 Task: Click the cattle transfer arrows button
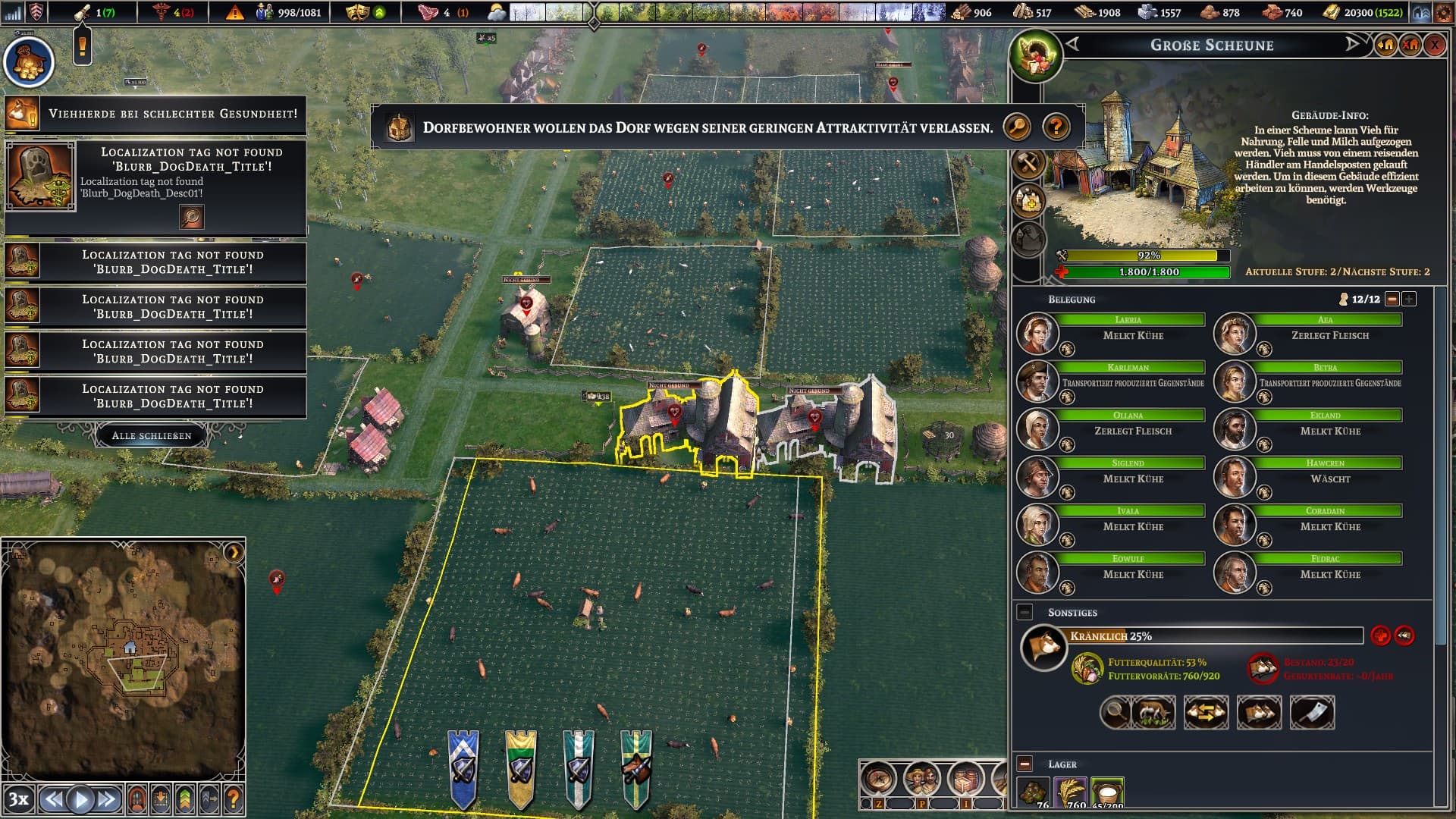(x=1206, y=713)
